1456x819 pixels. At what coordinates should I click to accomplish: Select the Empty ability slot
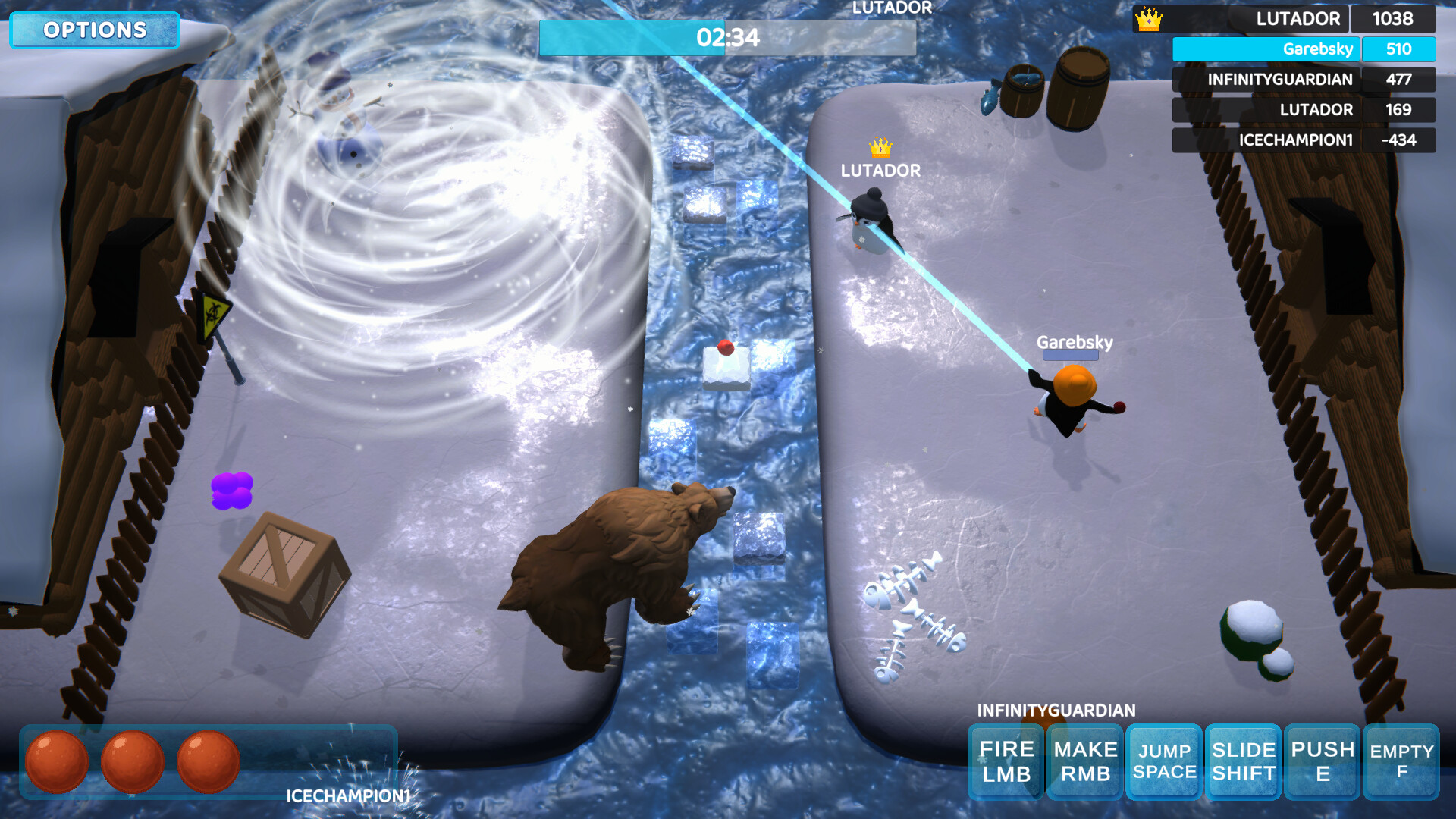click(1401, 761)
